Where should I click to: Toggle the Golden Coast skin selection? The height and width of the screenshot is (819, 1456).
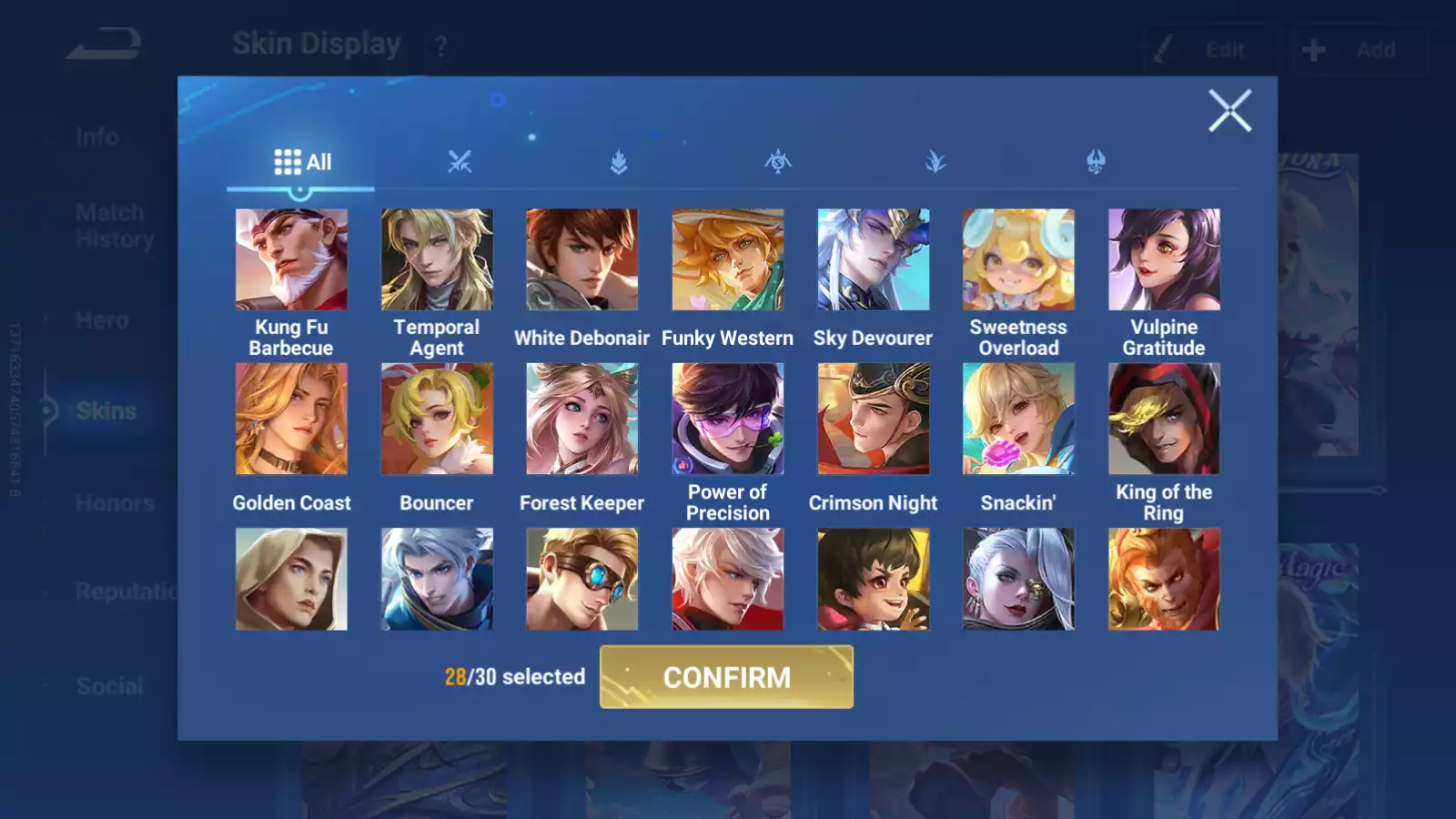click(291, 418)
